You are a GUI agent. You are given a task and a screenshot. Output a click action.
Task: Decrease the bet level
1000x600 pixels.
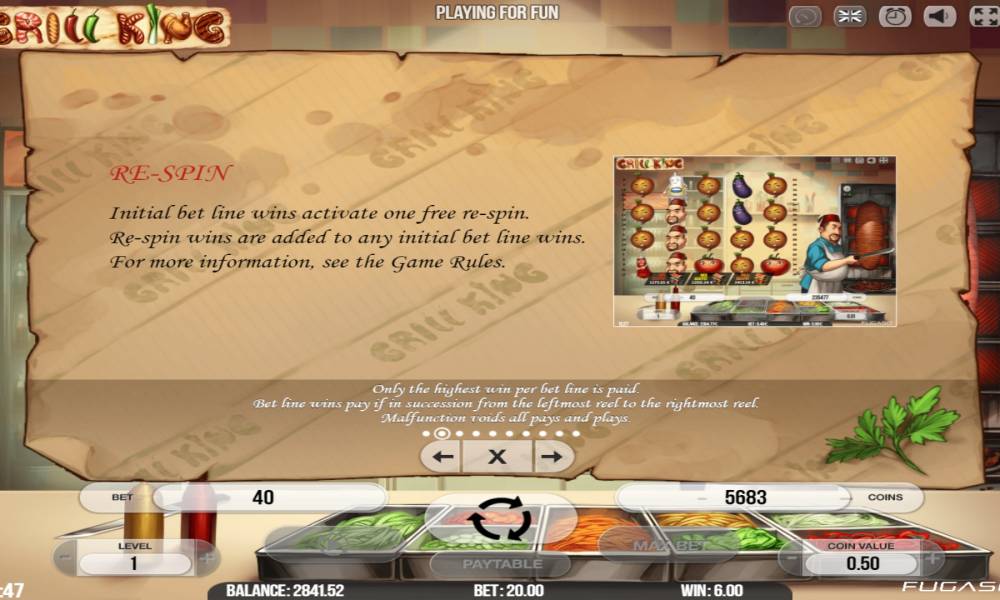(x=66, y=561)
